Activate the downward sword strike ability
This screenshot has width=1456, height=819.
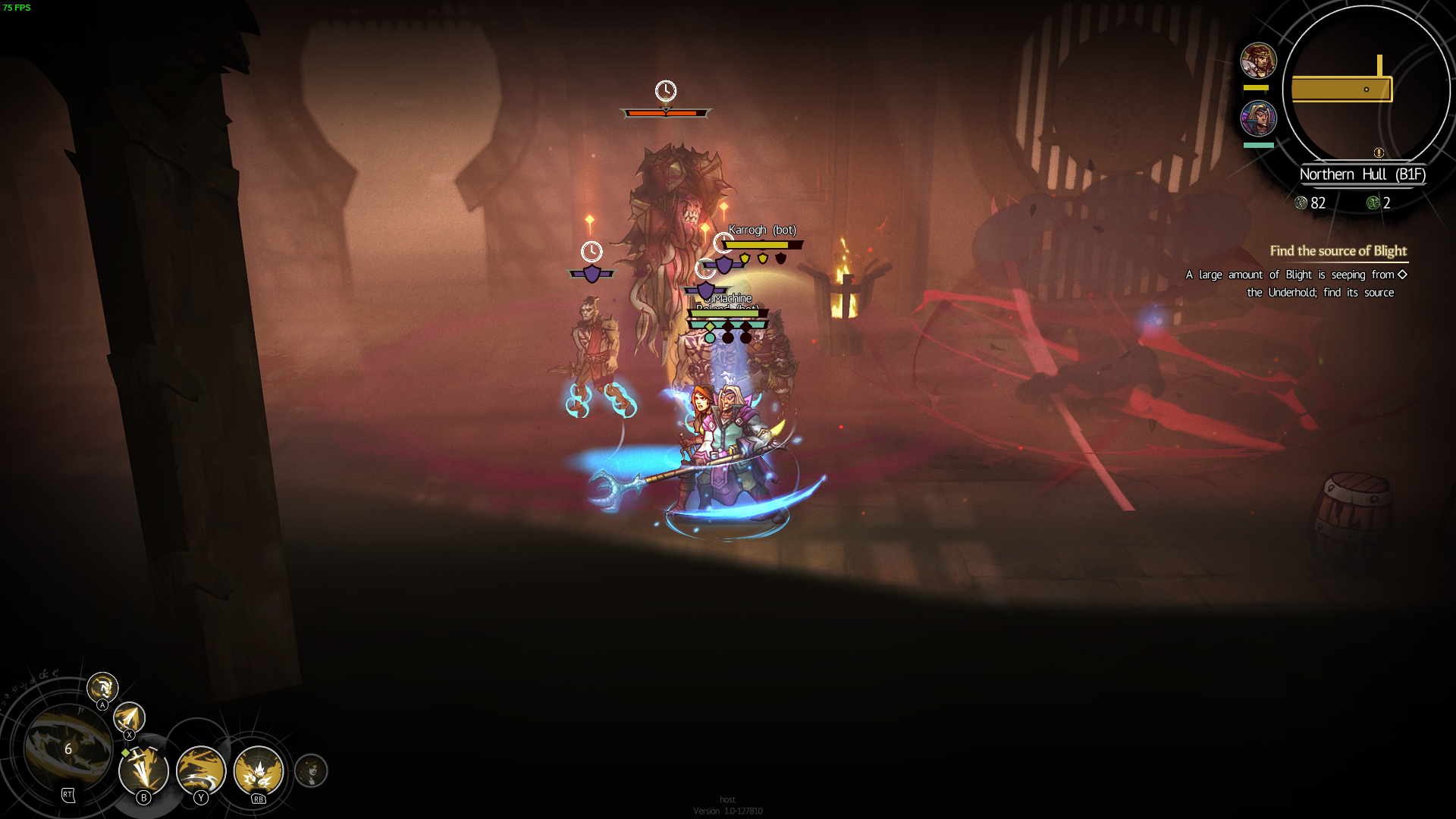coord(143,770)
